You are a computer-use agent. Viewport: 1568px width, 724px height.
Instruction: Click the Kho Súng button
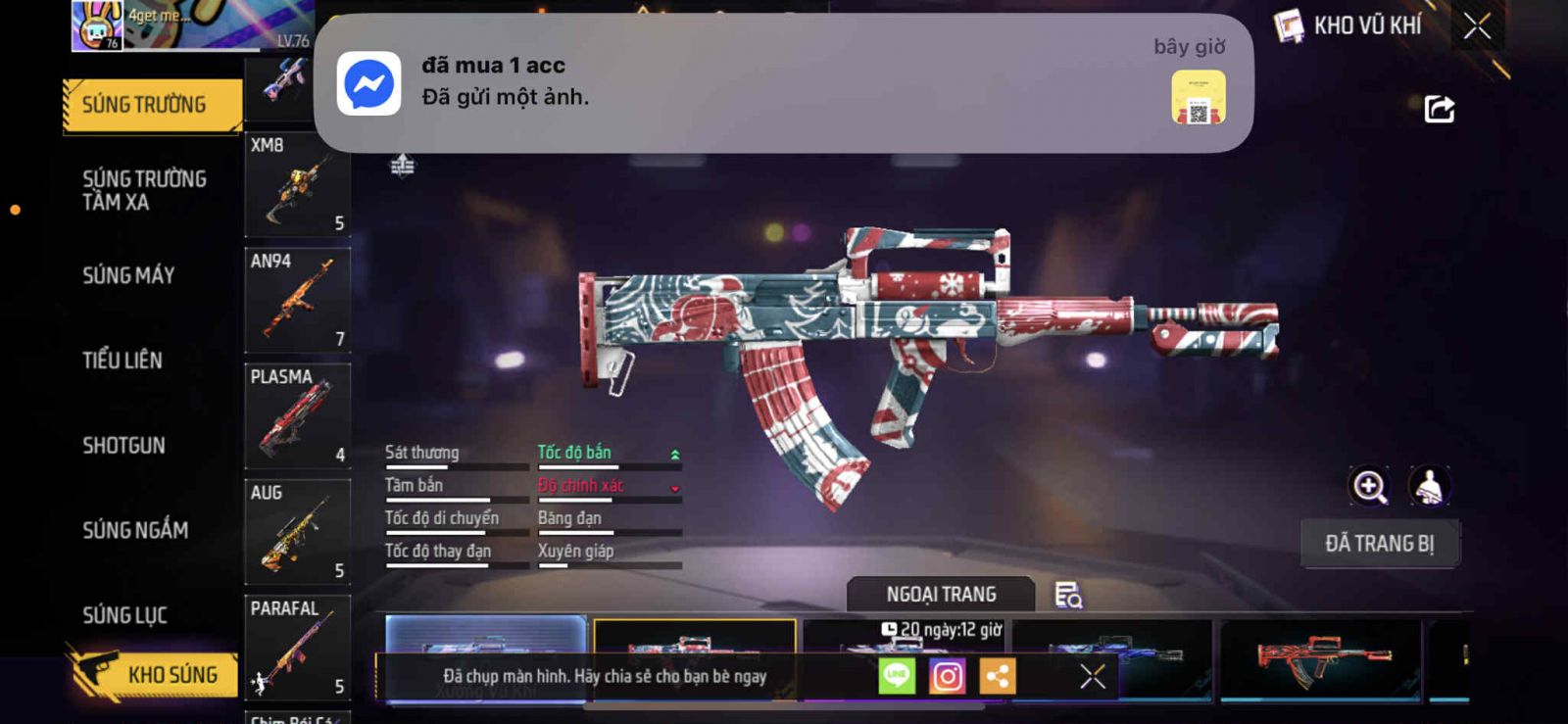click(x=154, y=674)
